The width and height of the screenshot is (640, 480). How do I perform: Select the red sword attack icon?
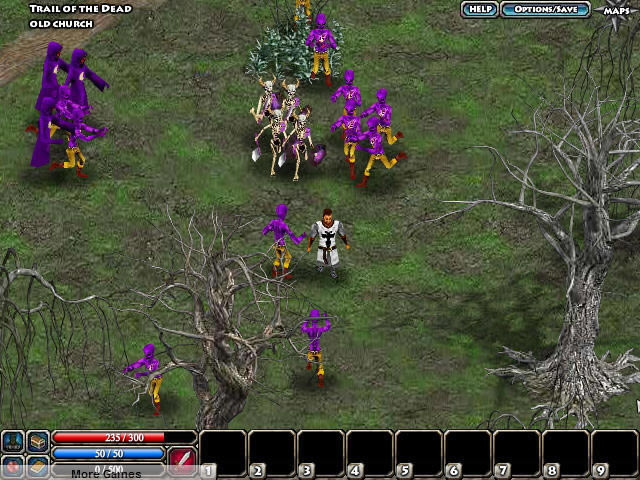point(181,458)
